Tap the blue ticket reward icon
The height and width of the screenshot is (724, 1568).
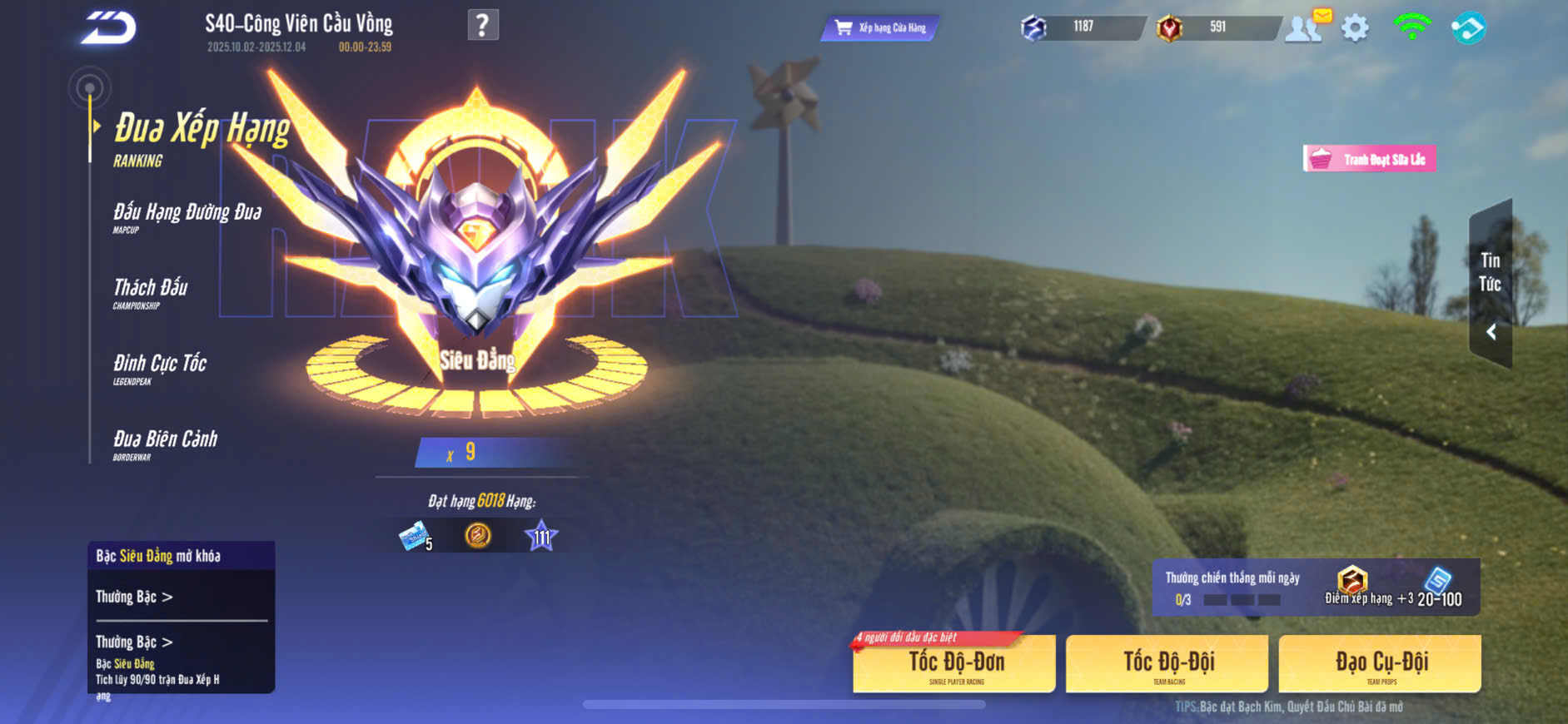414,537
